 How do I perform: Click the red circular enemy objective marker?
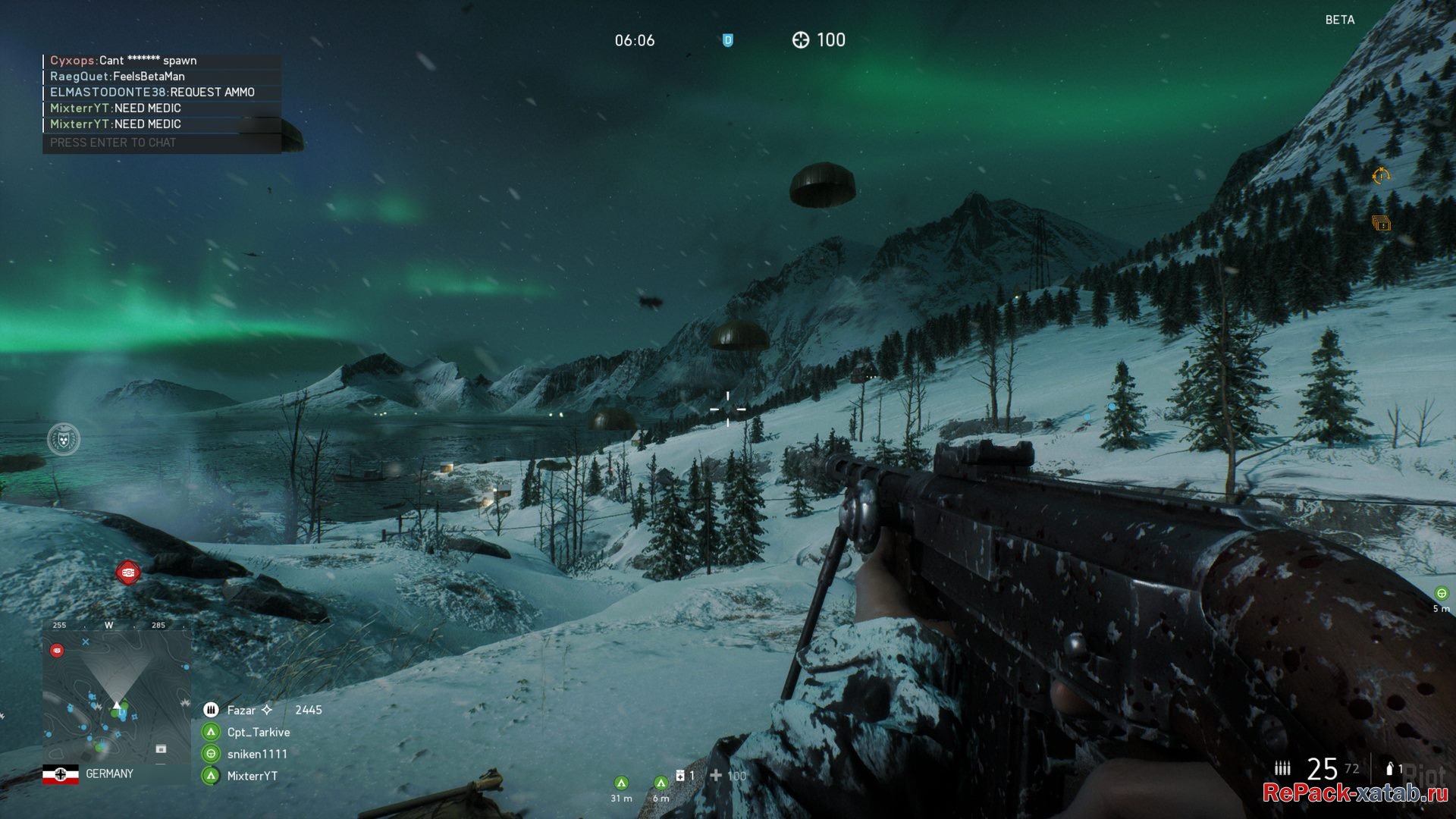(128, 573)
